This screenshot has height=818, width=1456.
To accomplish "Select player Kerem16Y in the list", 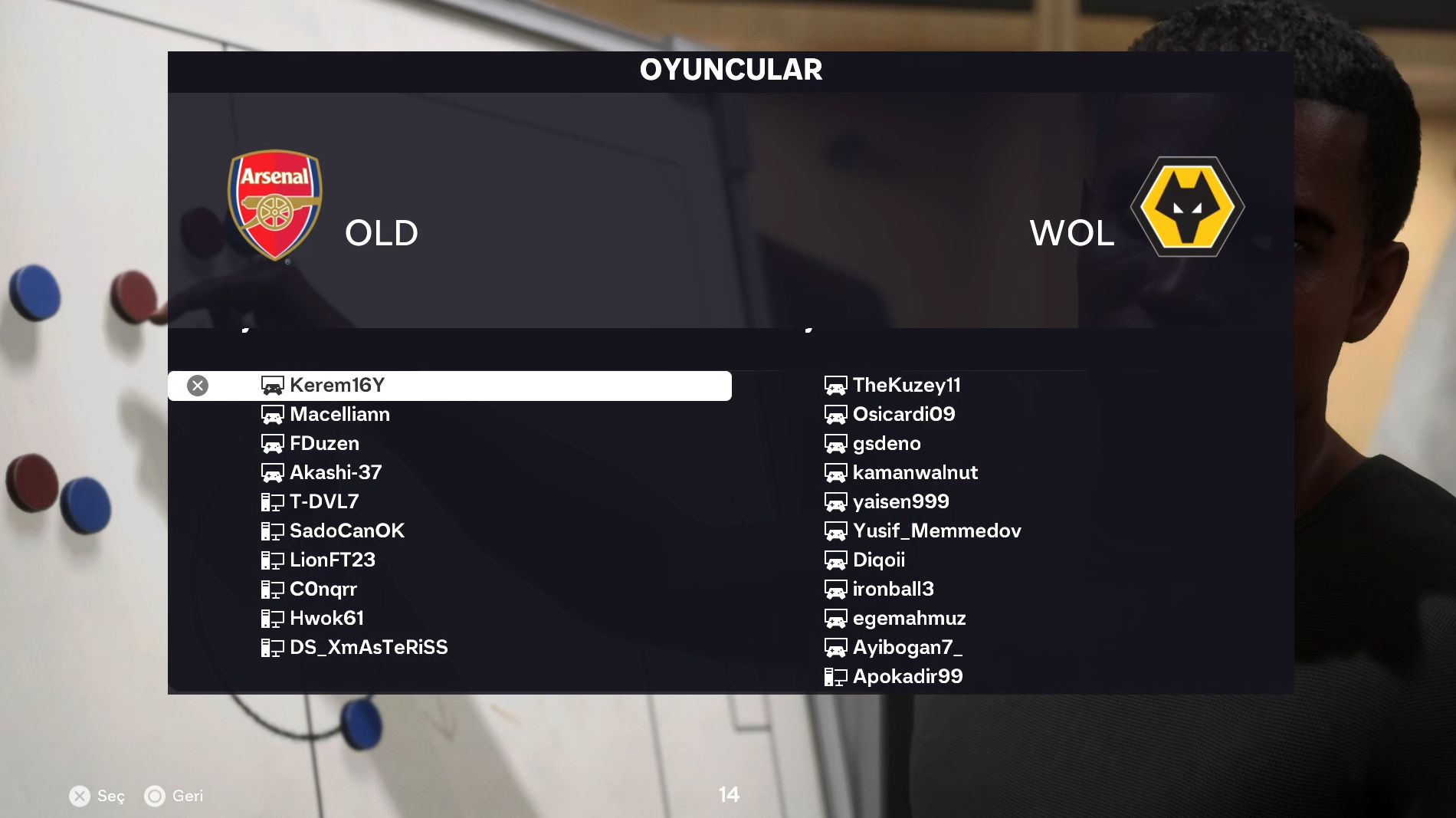I will (337, 385).
